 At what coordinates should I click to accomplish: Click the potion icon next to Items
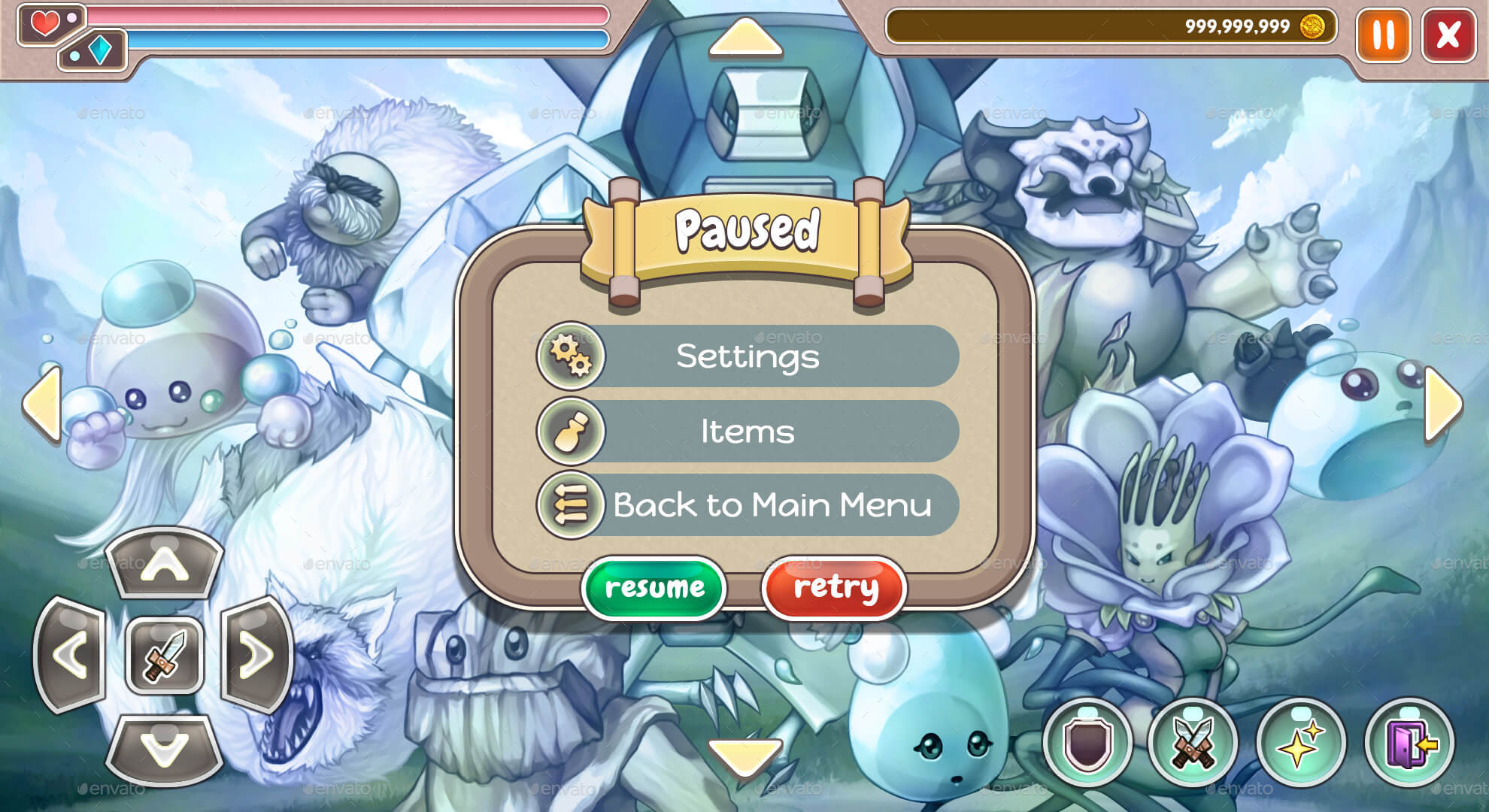click(572, 433)
